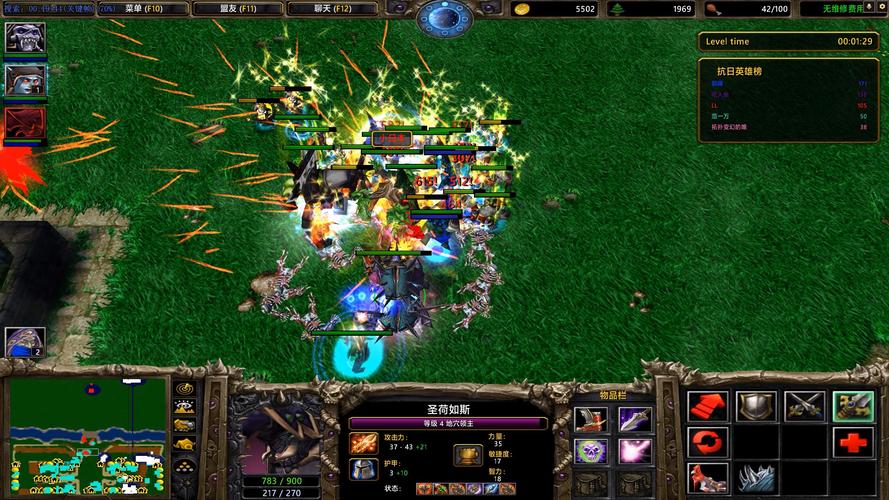
Task: Activate the shield Hold Position command
Action: [756, 406]
